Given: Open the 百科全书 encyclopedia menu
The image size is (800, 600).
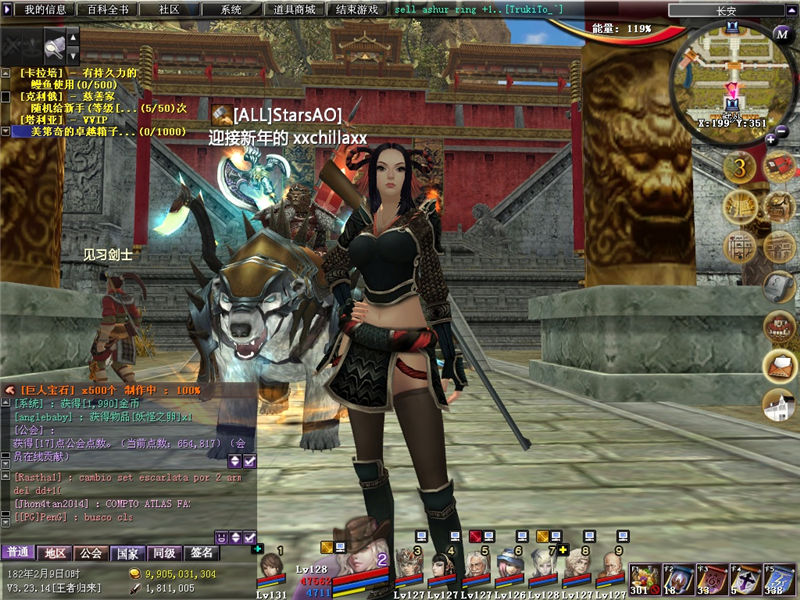Looking at the screenshot, I should [107, 9].
